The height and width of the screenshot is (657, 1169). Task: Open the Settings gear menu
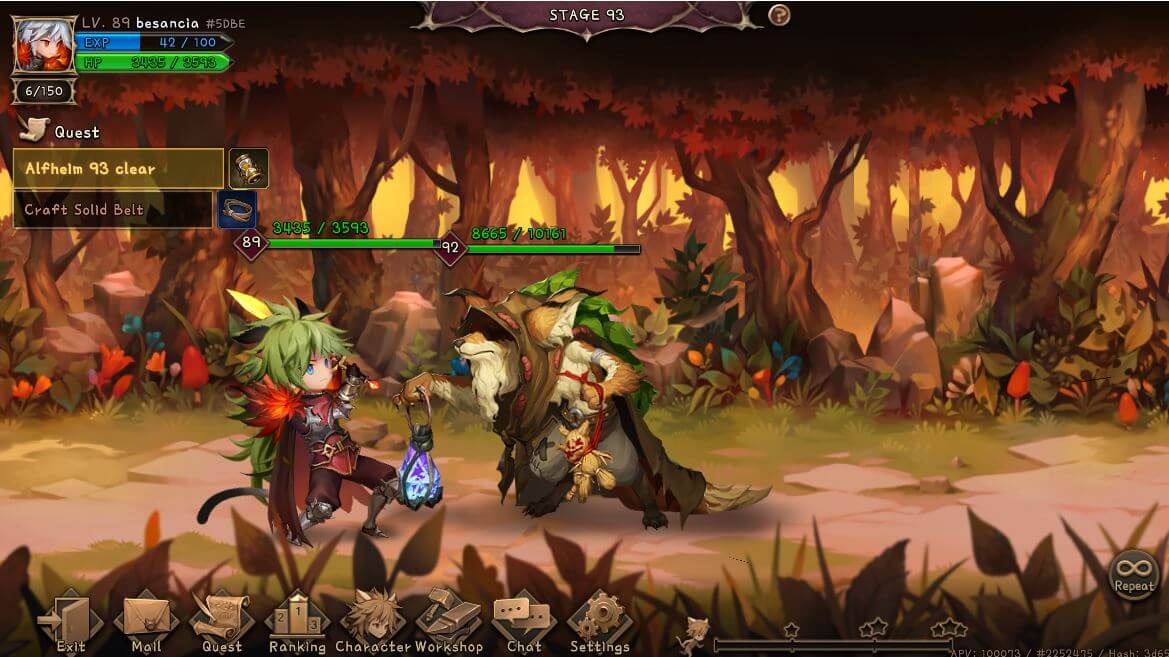600,622
